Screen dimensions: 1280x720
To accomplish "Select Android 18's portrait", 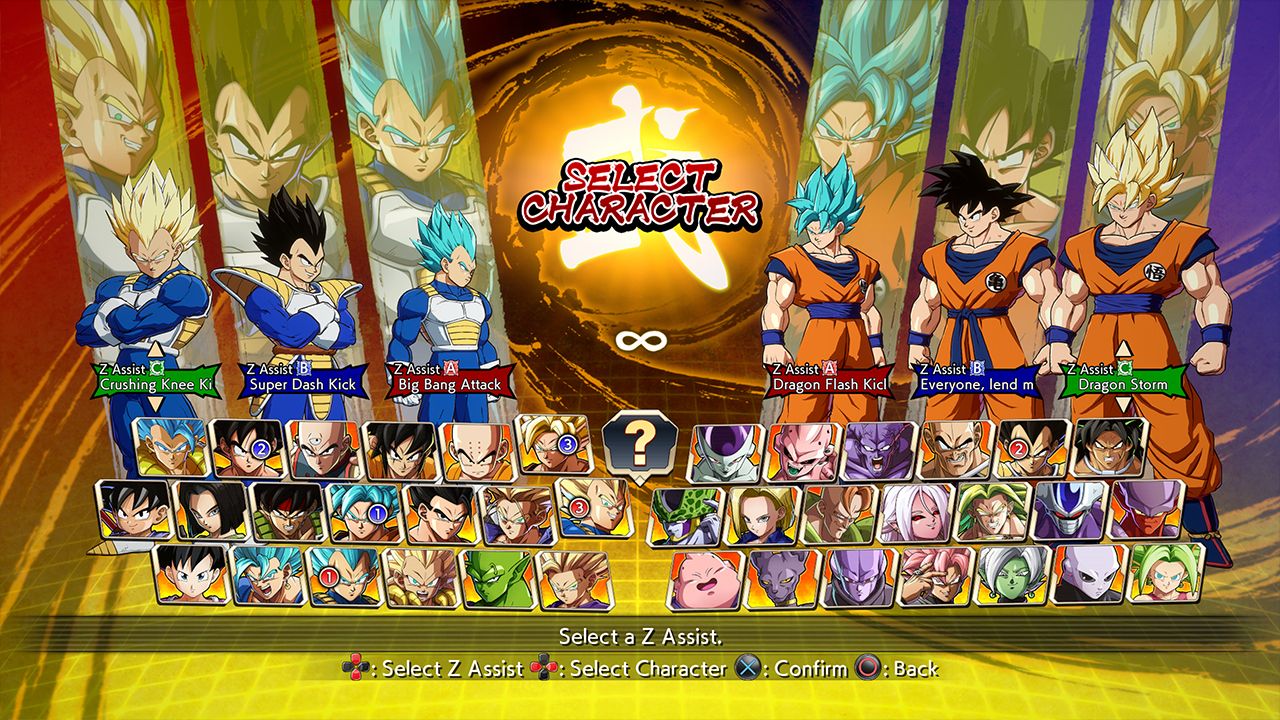I will click(x=761, y=516).
